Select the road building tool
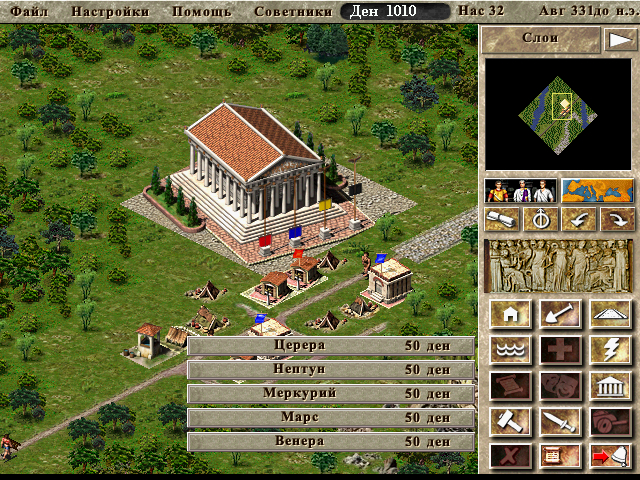 [608, 314]
